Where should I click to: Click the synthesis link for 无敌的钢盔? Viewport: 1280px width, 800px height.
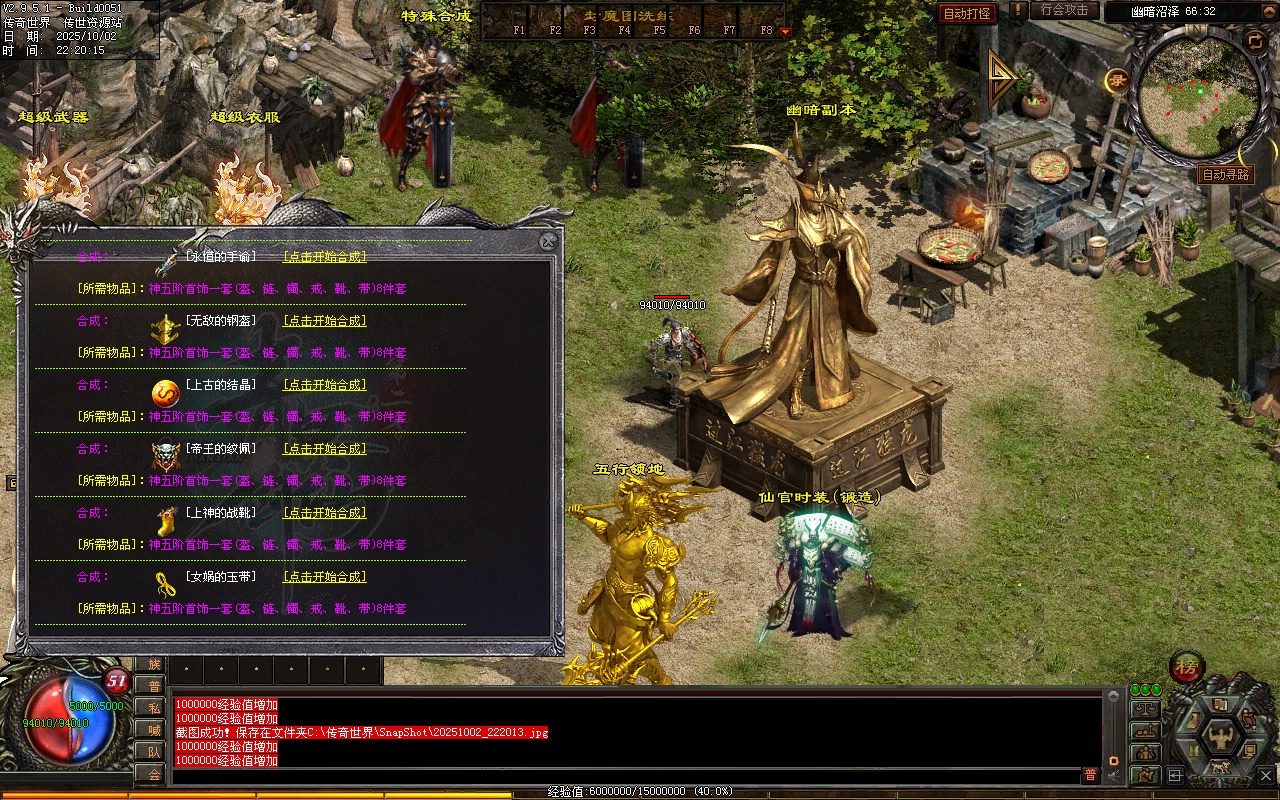coord(324,321)
